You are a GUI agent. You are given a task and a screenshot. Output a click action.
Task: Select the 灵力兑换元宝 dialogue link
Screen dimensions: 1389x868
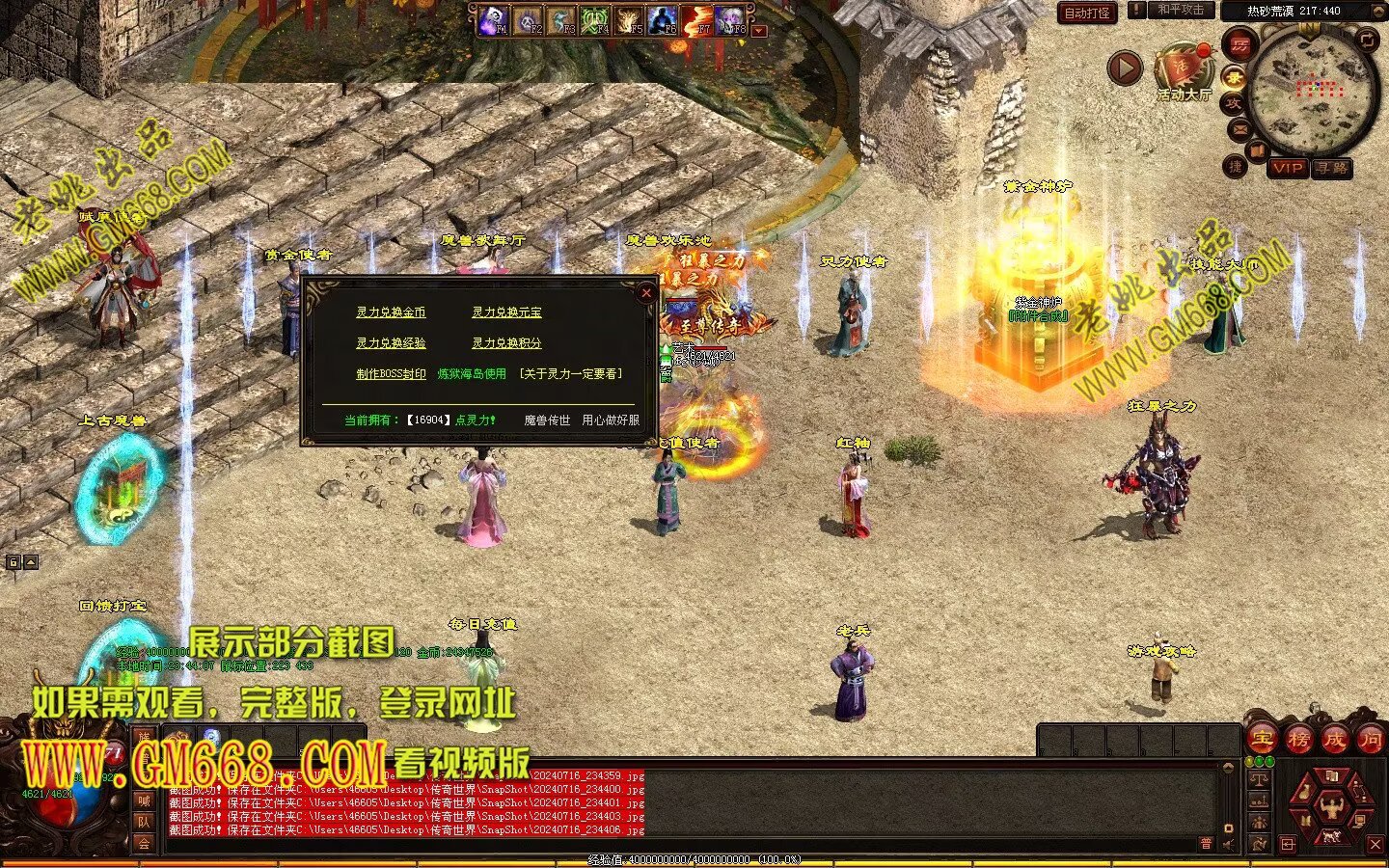tap(506, 312)
